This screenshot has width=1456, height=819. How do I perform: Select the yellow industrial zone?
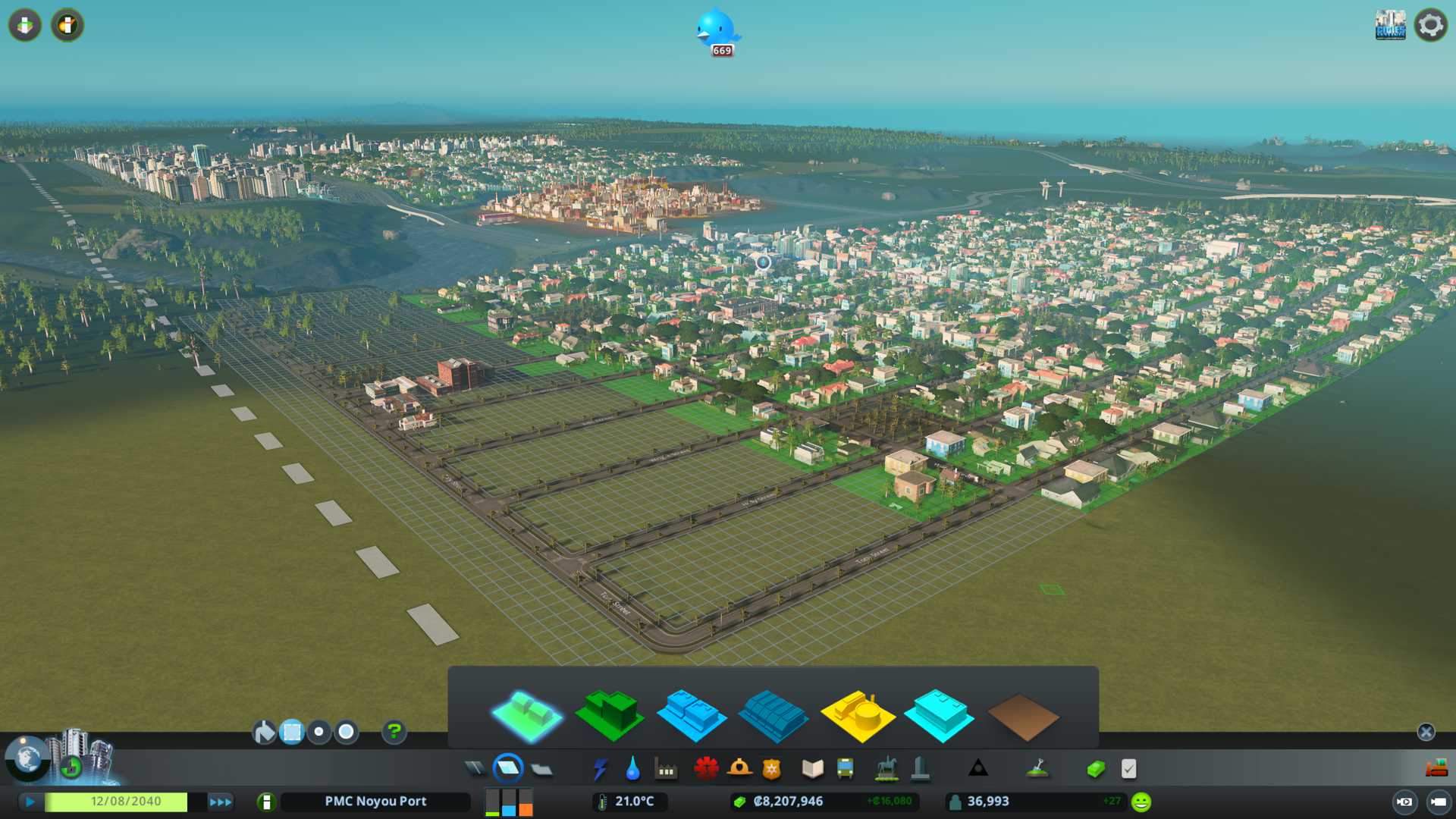858,716
